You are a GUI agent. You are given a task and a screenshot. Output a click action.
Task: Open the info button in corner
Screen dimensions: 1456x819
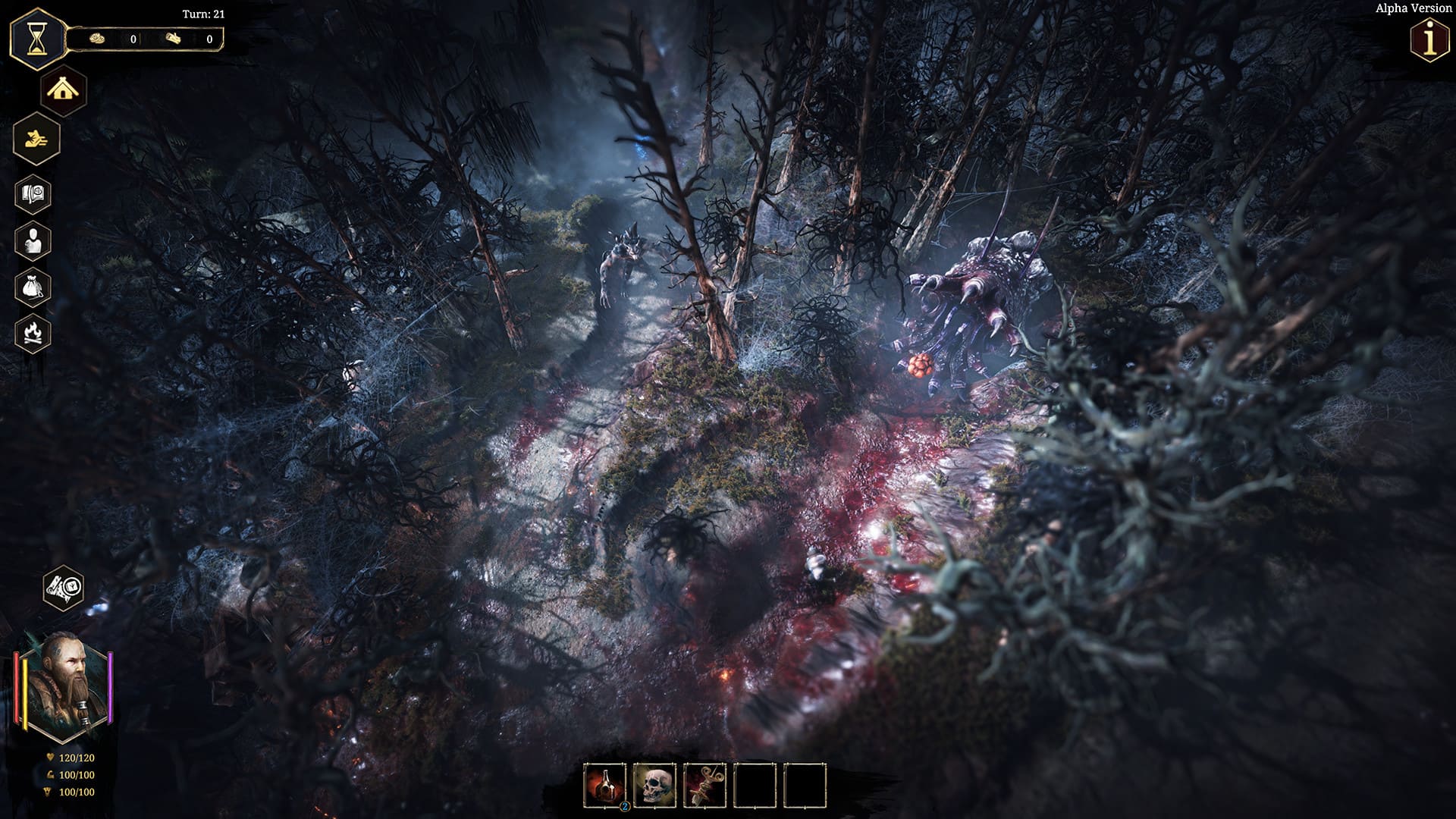[x=1429, y=41]
